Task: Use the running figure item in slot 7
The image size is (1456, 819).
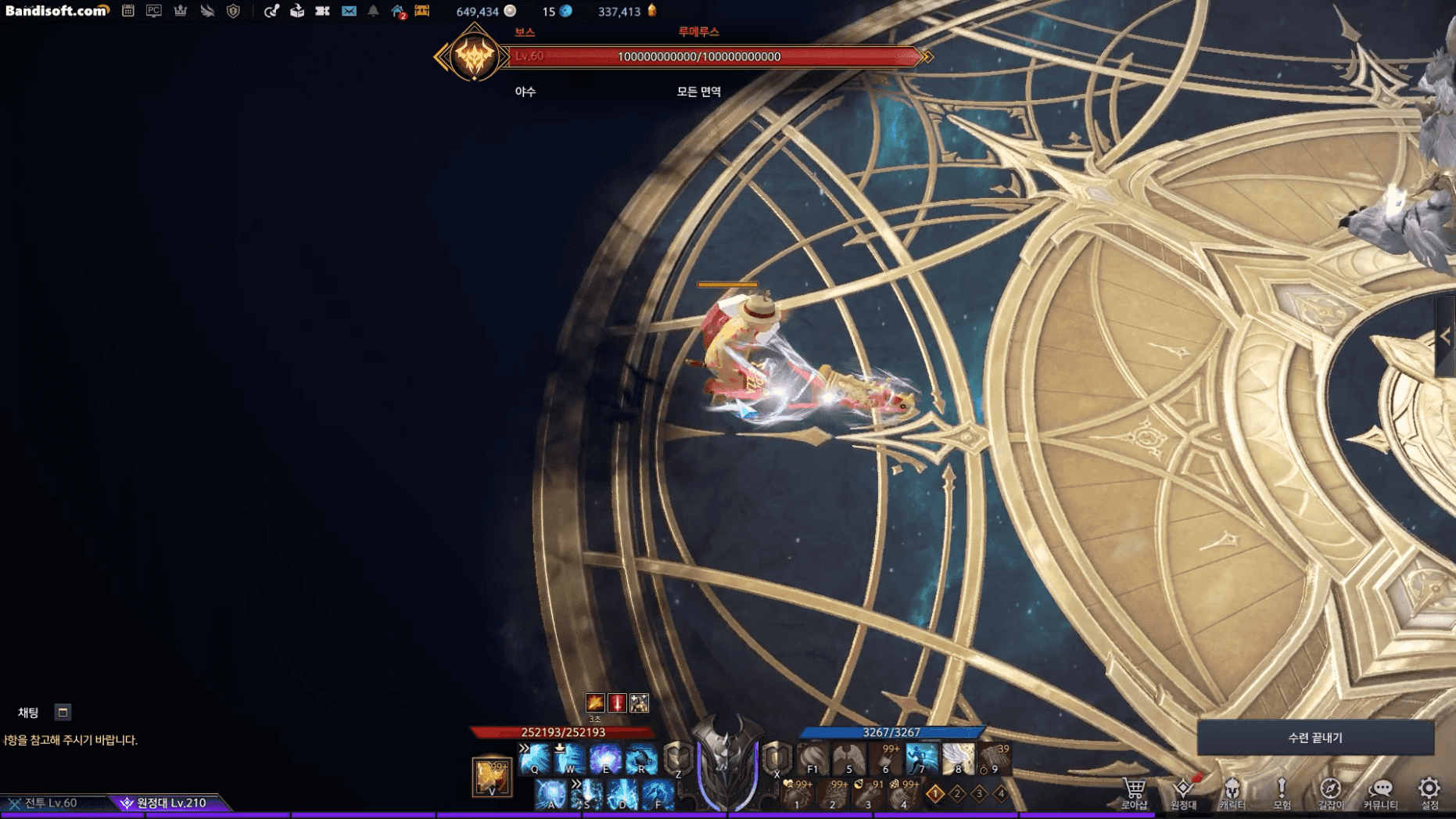Action: pos(922,759)
